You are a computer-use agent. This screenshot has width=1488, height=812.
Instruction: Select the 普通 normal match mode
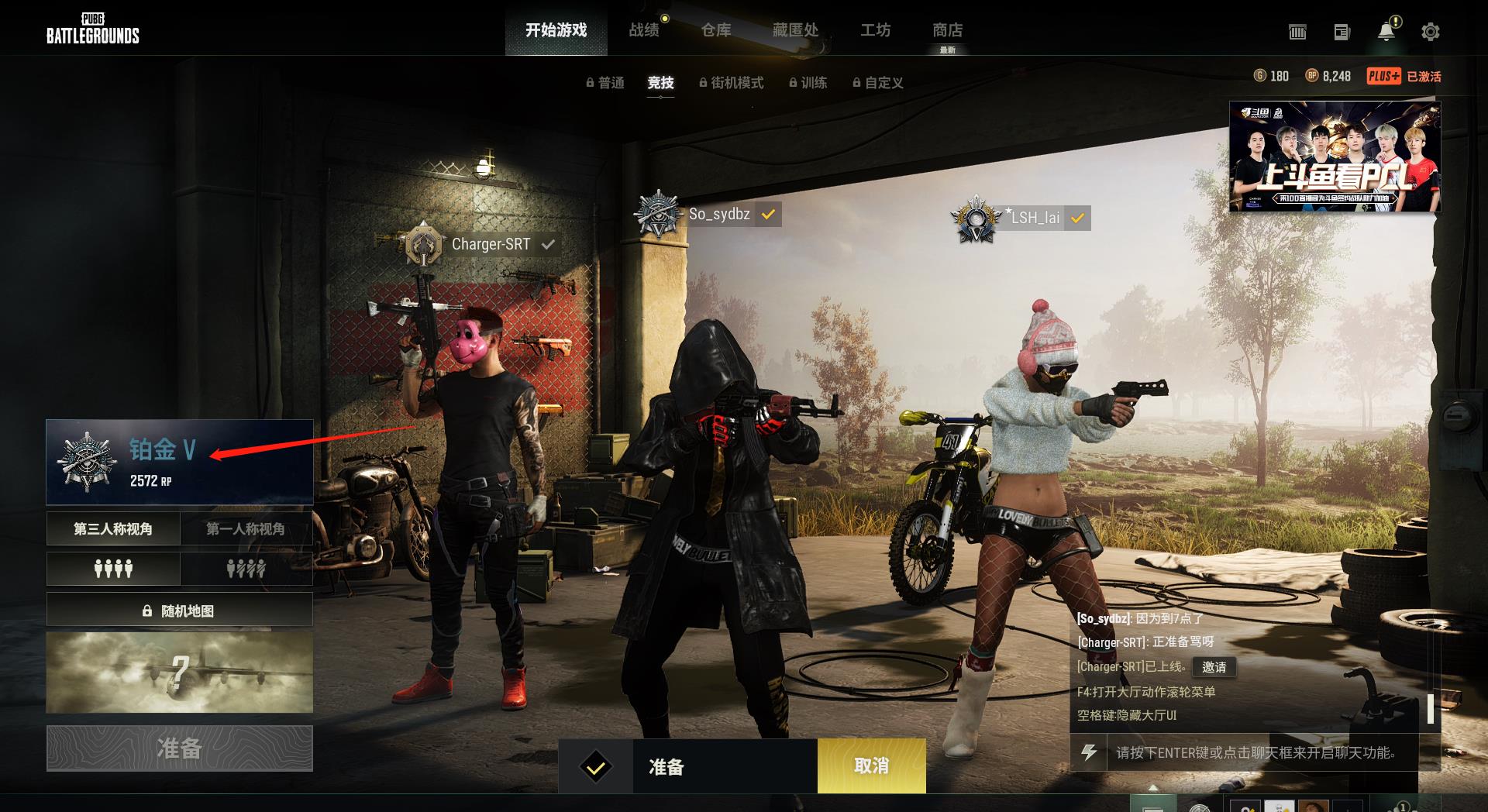click(x=605, y=83)
